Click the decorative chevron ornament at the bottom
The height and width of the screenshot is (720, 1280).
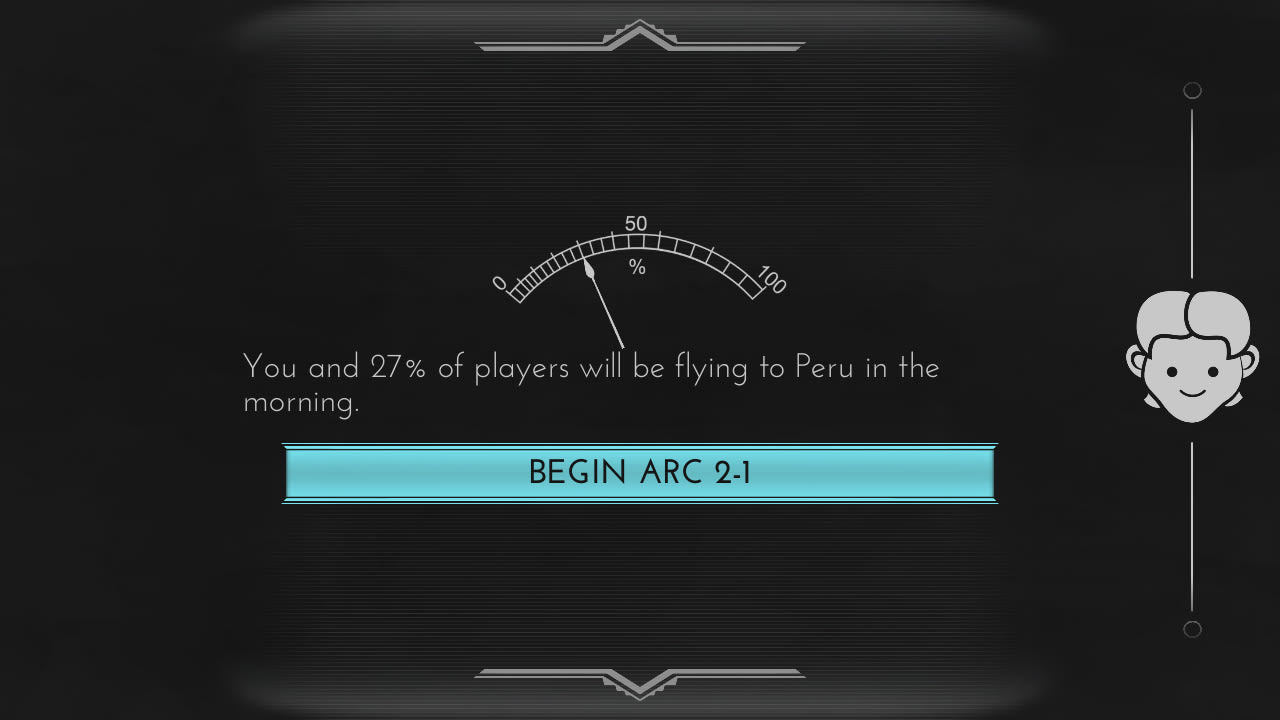pos(640,683)
